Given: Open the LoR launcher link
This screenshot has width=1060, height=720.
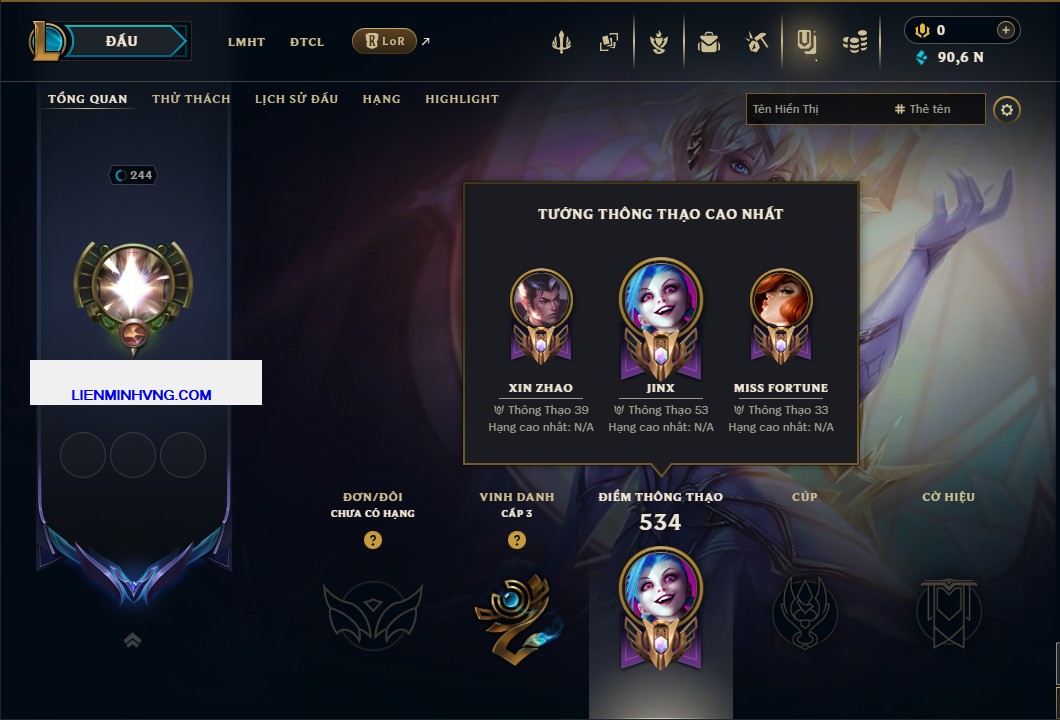Looking at the screenshot, I should pyautogui.click(x=385, y=41).
